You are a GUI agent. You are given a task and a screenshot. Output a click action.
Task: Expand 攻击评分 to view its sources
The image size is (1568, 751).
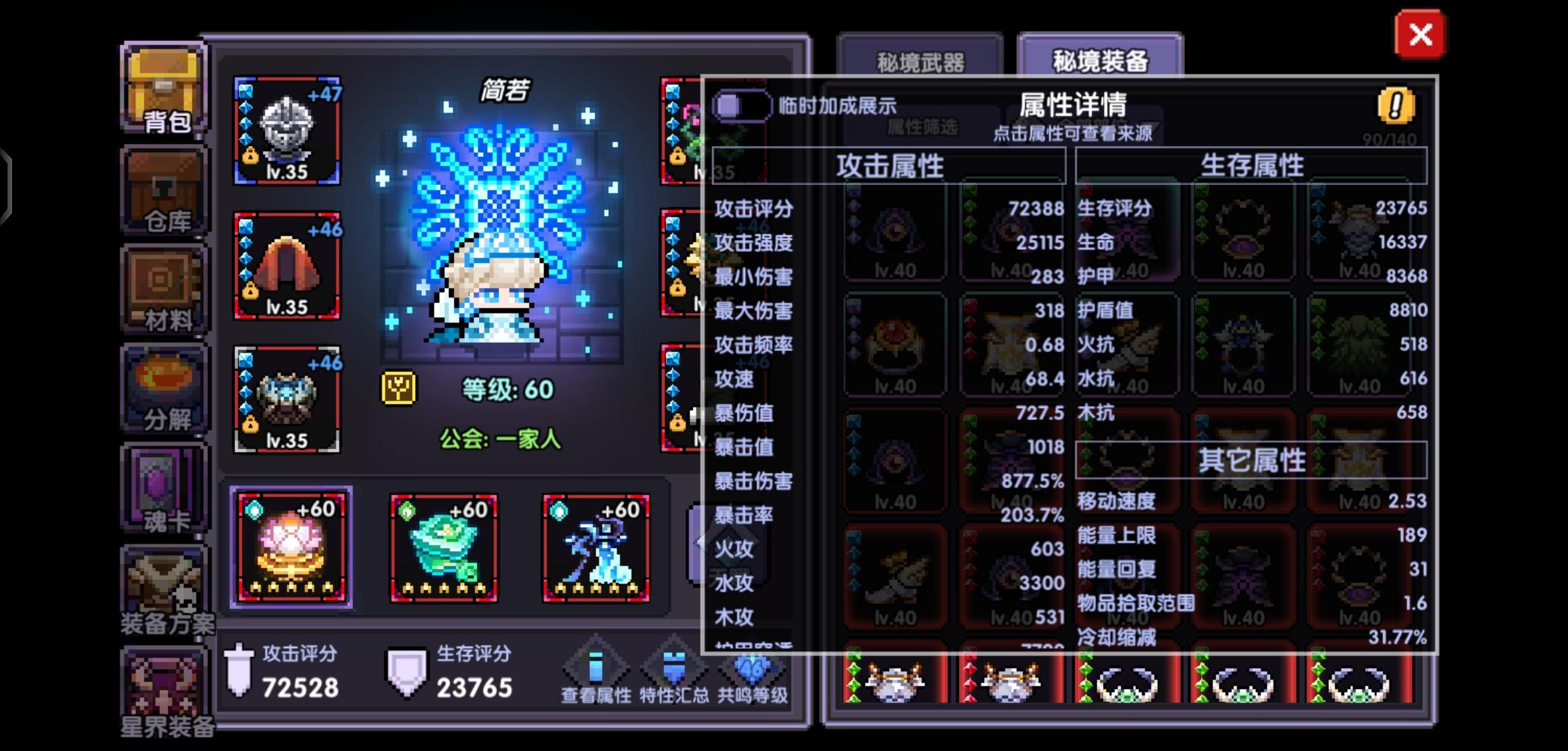click(751, 209)
